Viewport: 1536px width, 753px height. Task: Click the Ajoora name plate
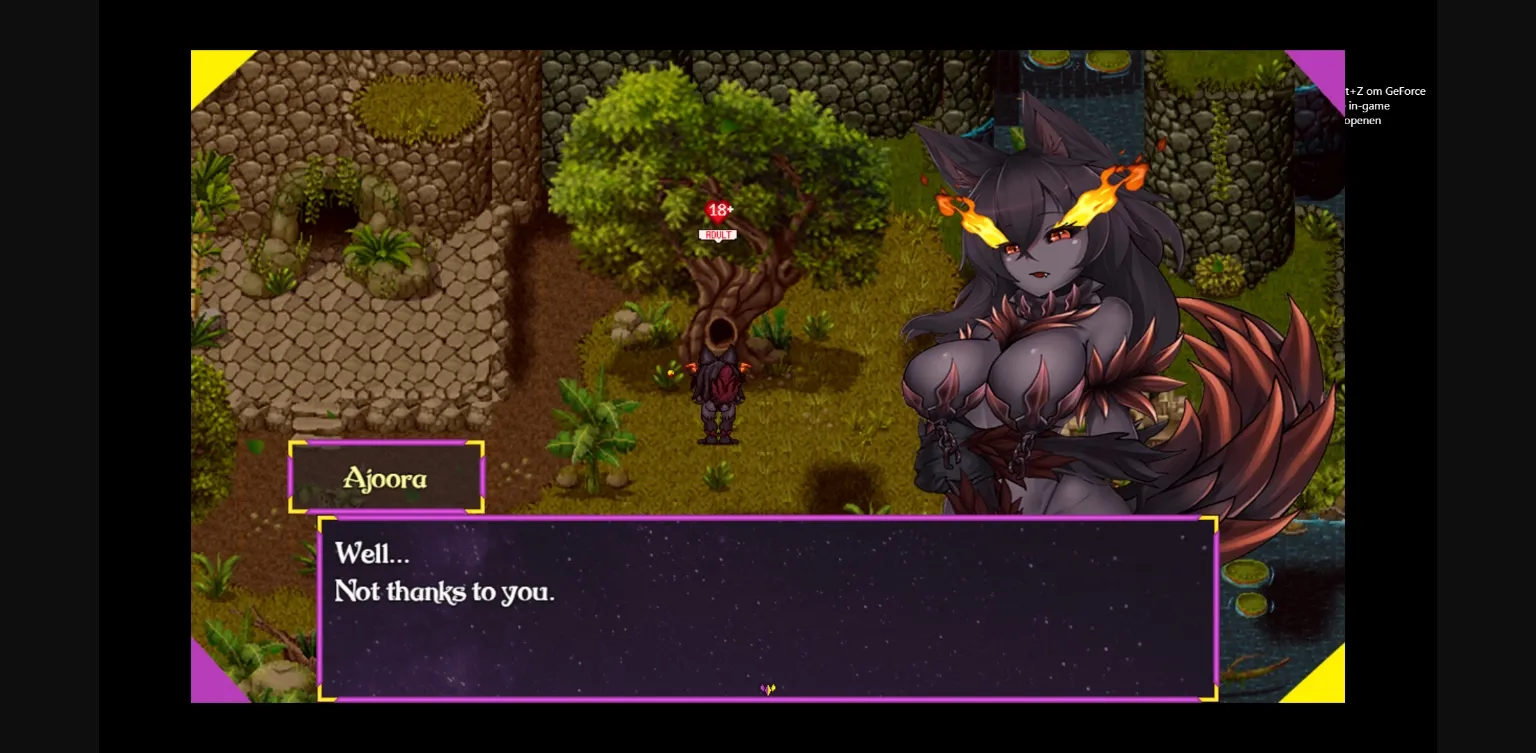(x=386, y=478)
